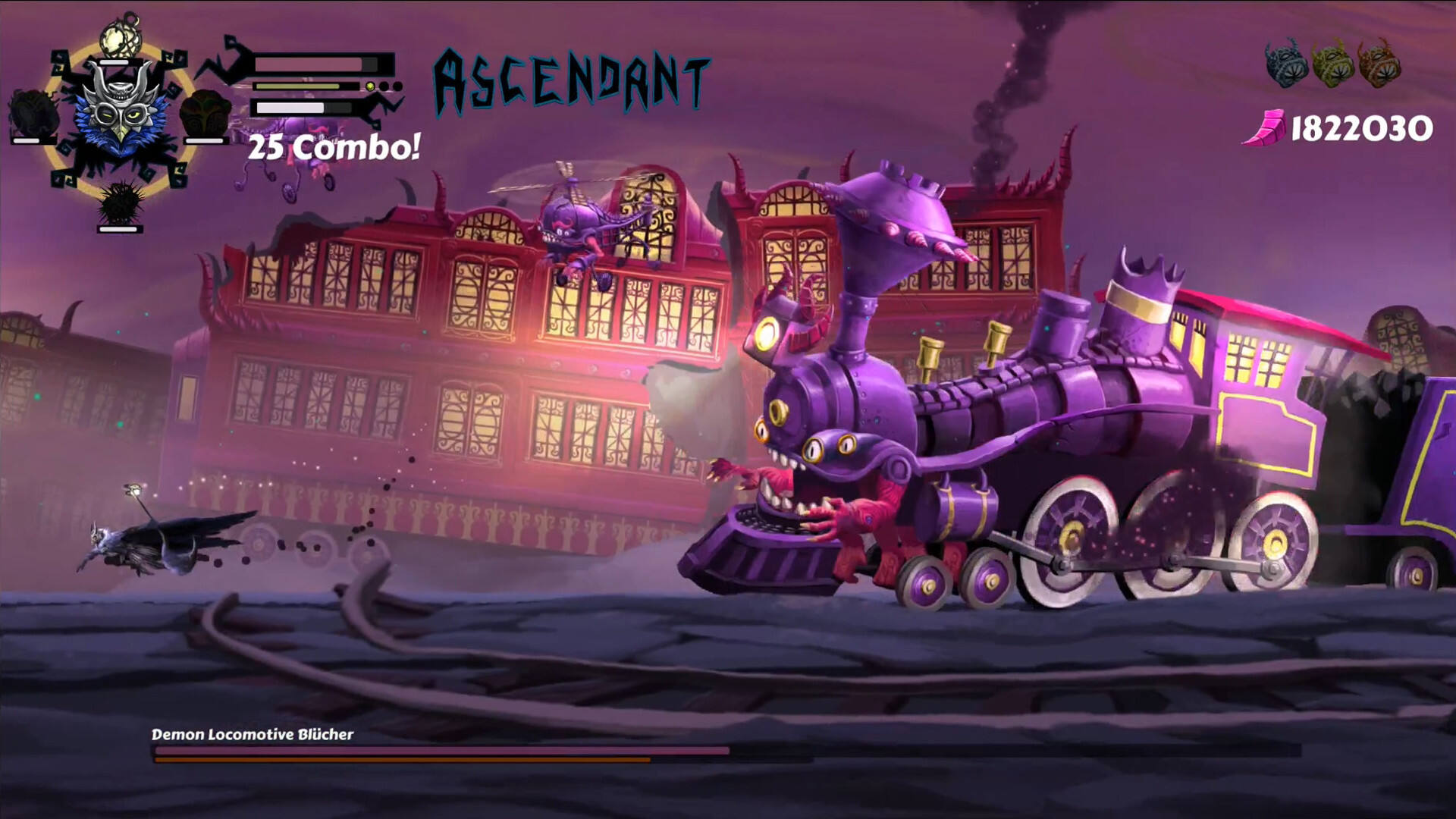
Task: Click the green demon head token
Action: (x=1333, y=63)
